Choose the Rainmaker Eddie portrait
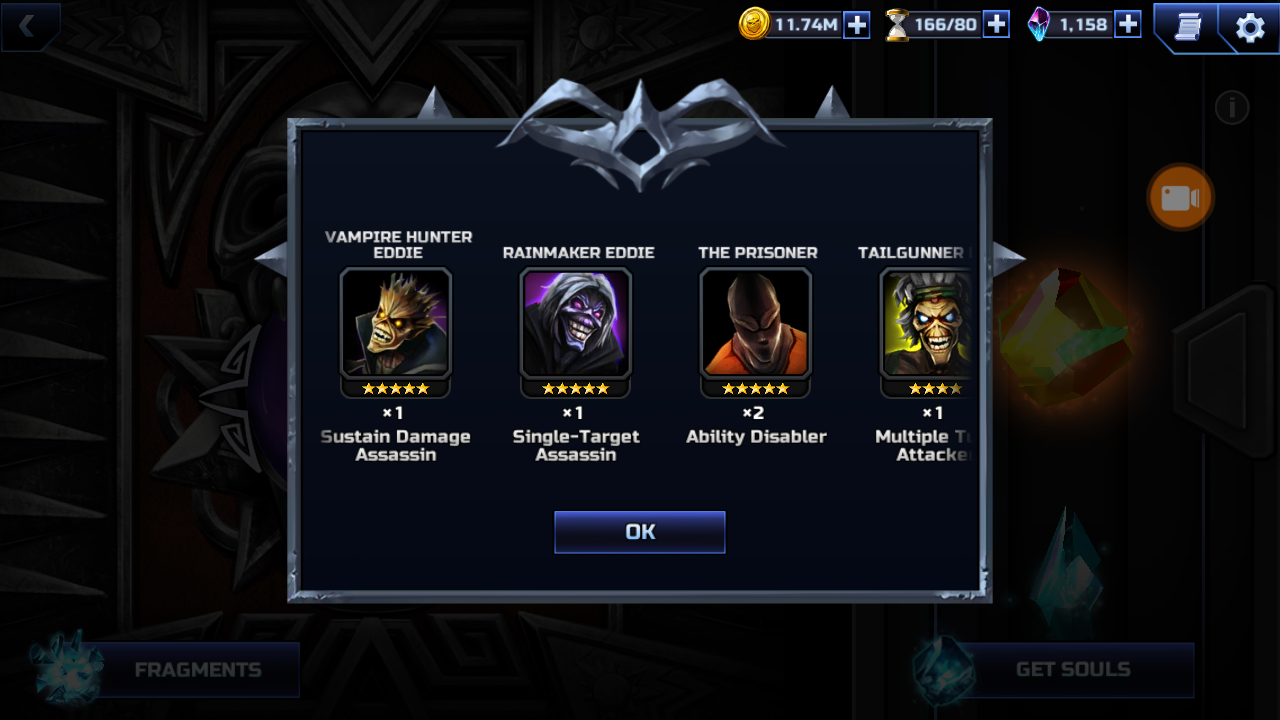This screenshot has height=720, width=1280. [576, 323]
